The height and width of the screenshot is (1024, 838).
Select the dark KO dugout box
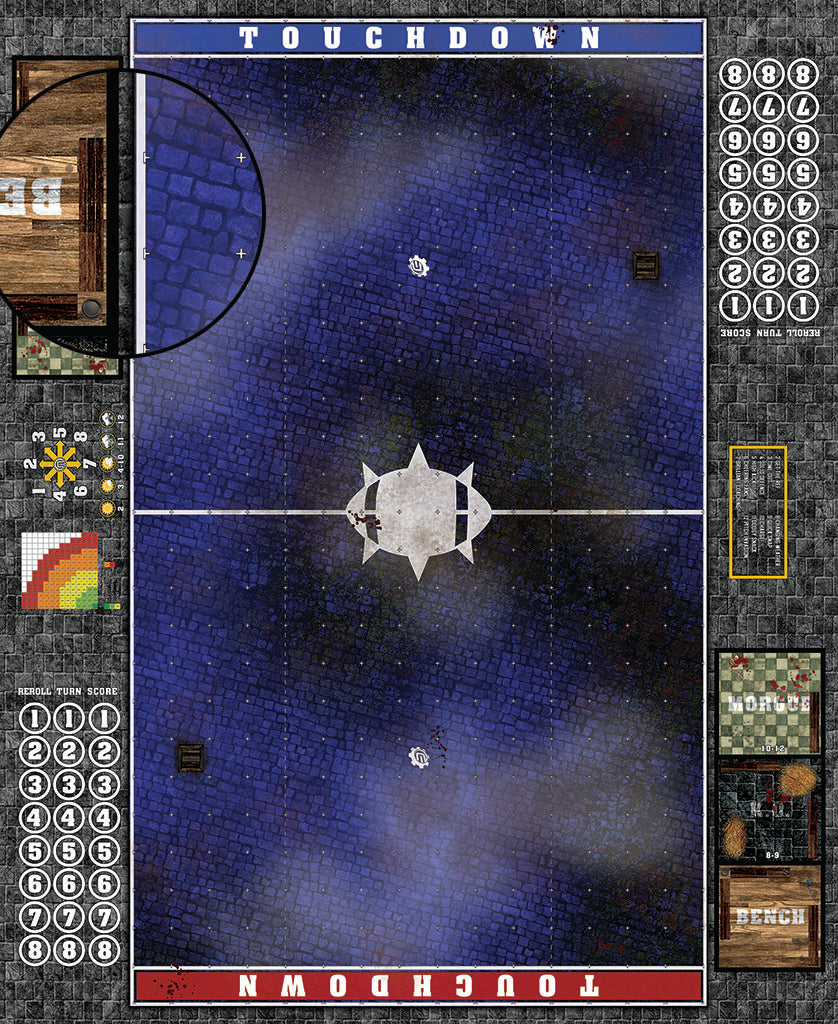tap(768, 810)
